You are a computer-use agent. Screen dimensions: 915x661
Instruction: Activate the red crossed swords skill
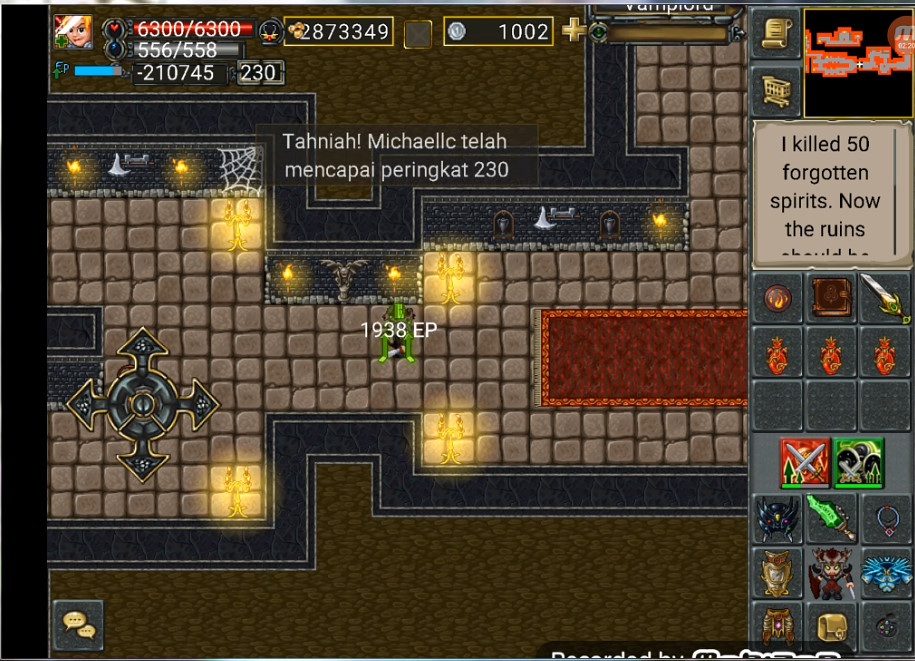(x=805, y=462)
